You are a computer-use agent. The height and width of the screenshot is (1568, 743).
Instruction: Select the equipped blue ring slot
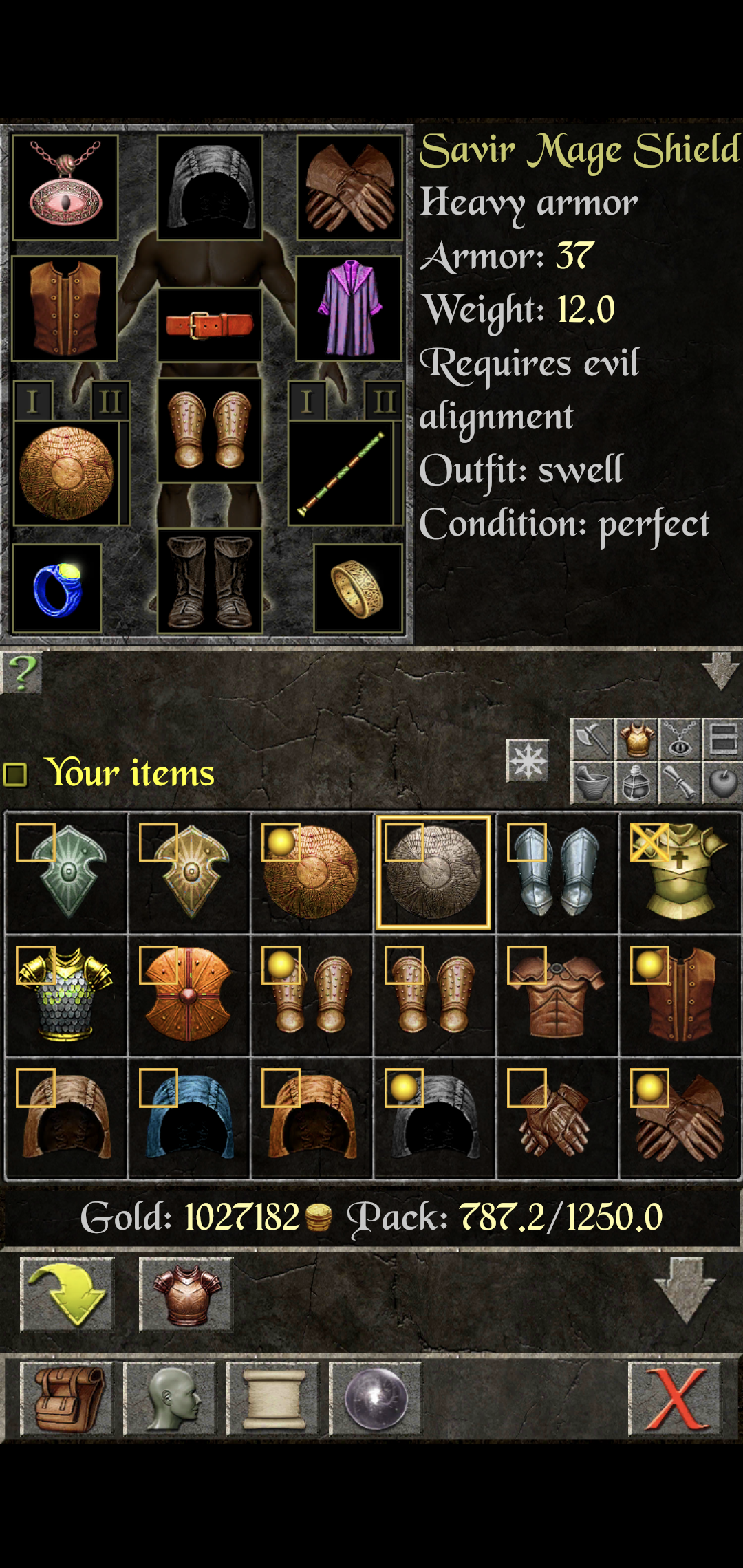(x=57, y=589)
